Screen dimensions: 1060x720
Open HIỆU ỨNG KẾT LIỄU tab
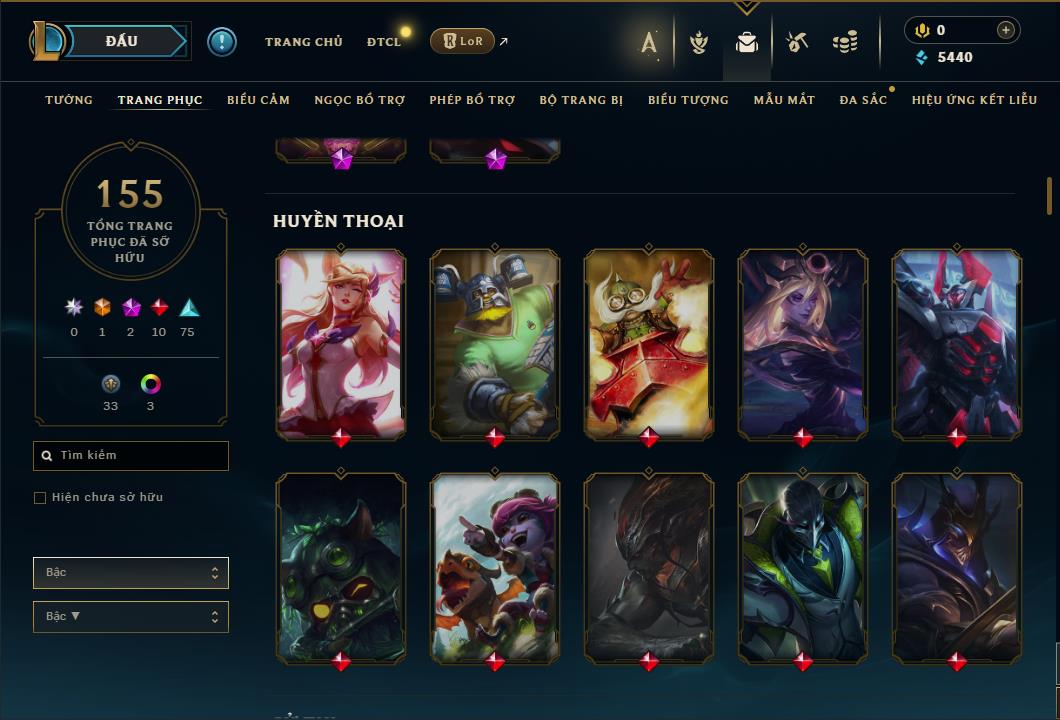click(x=974, y=100)
